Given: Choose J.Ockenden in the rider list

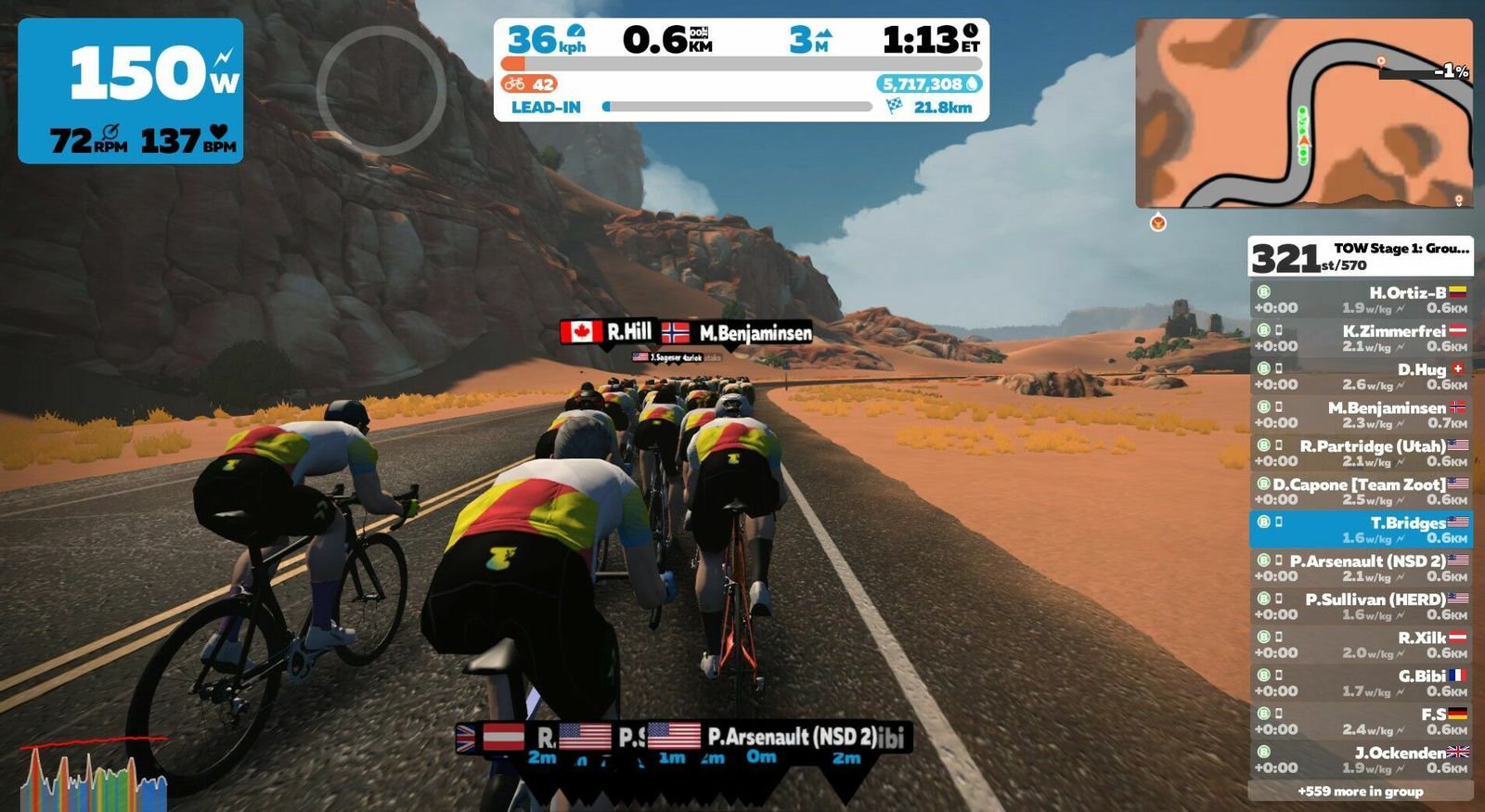Looking at the screenshot, I should pyautogui.click(x=1360, y=759).
